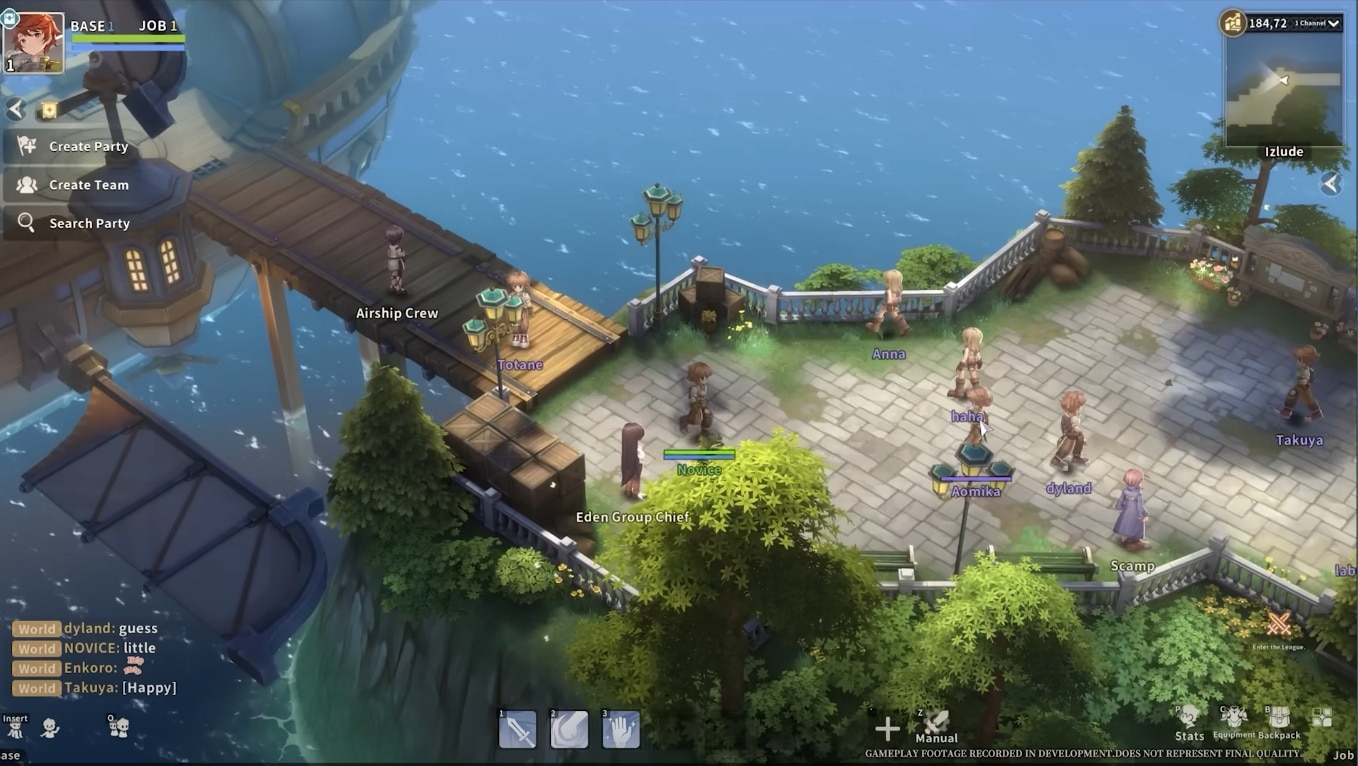
Task: Activate the sword skill in slot 1
Action: (518, 731)
